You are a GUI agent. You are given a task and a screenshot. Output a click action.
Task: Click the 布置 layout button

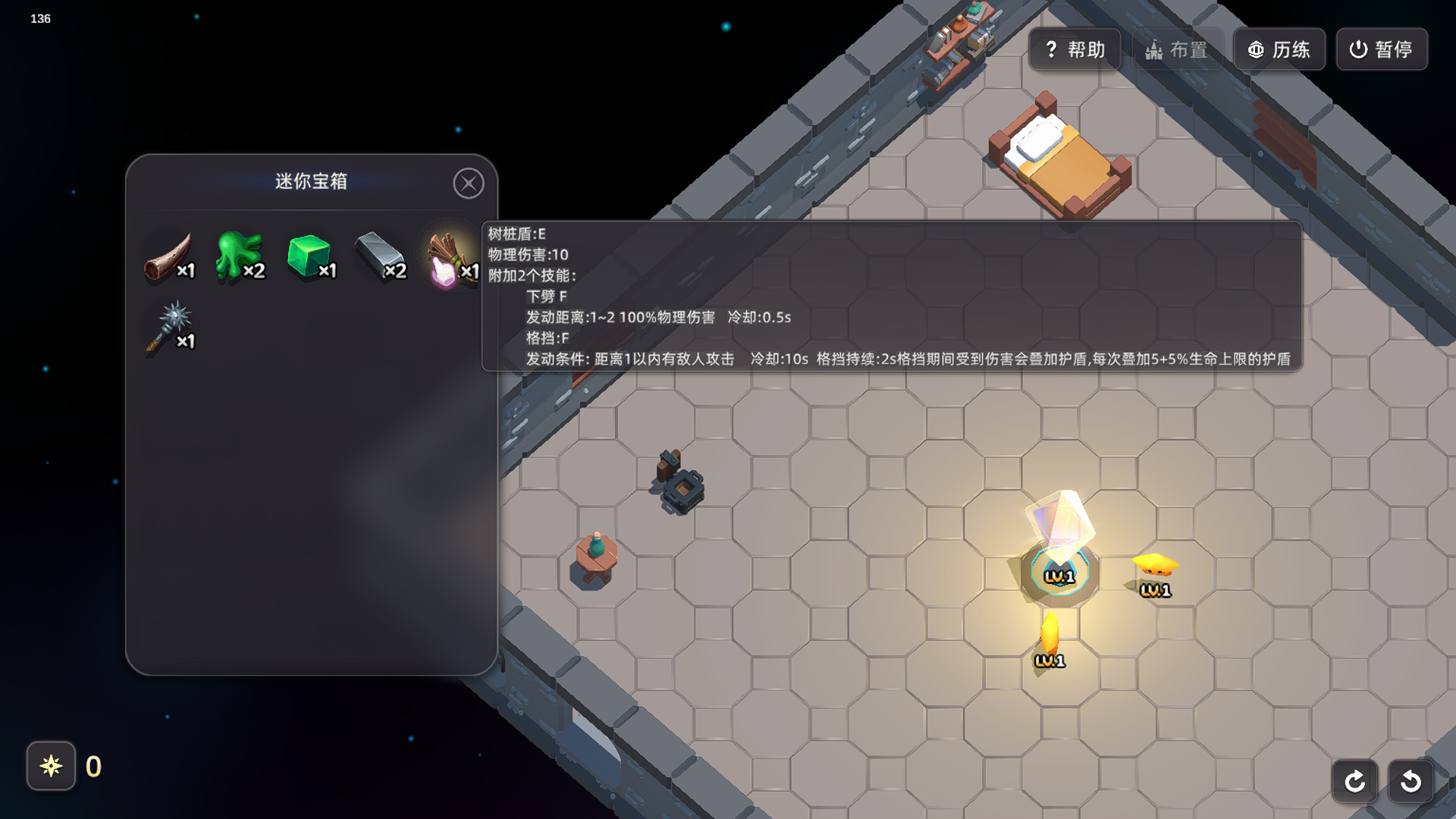(x=1177, y=50)
